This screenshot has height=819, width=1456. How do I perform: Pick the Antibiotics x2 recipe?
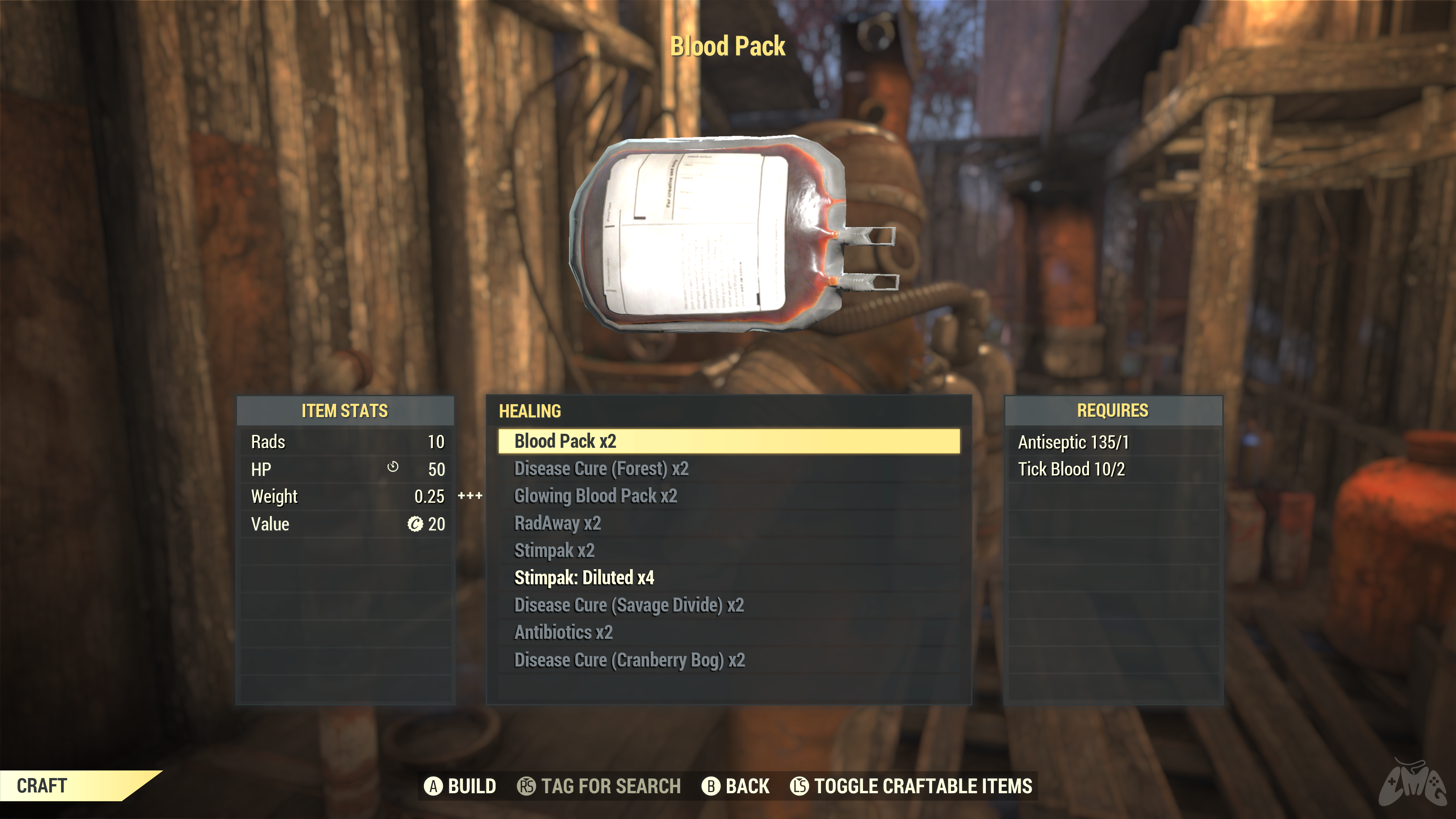[x=563, y=632]
